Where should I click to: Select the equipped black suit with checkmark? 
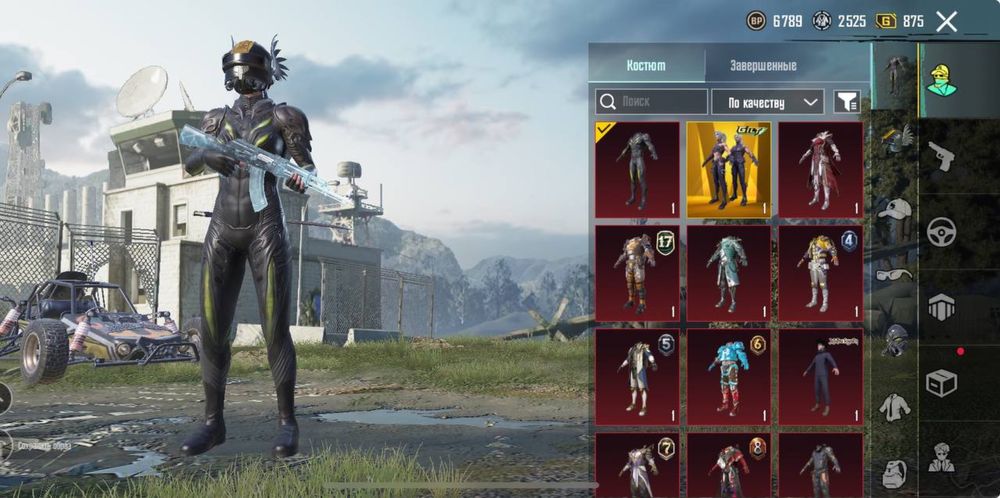coord(637,169)
